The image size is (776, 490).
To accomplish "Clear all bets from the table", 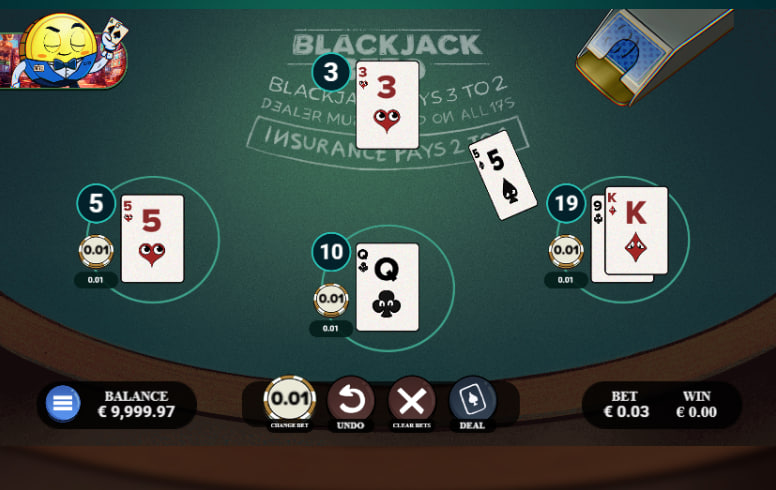I will [411, 401].
